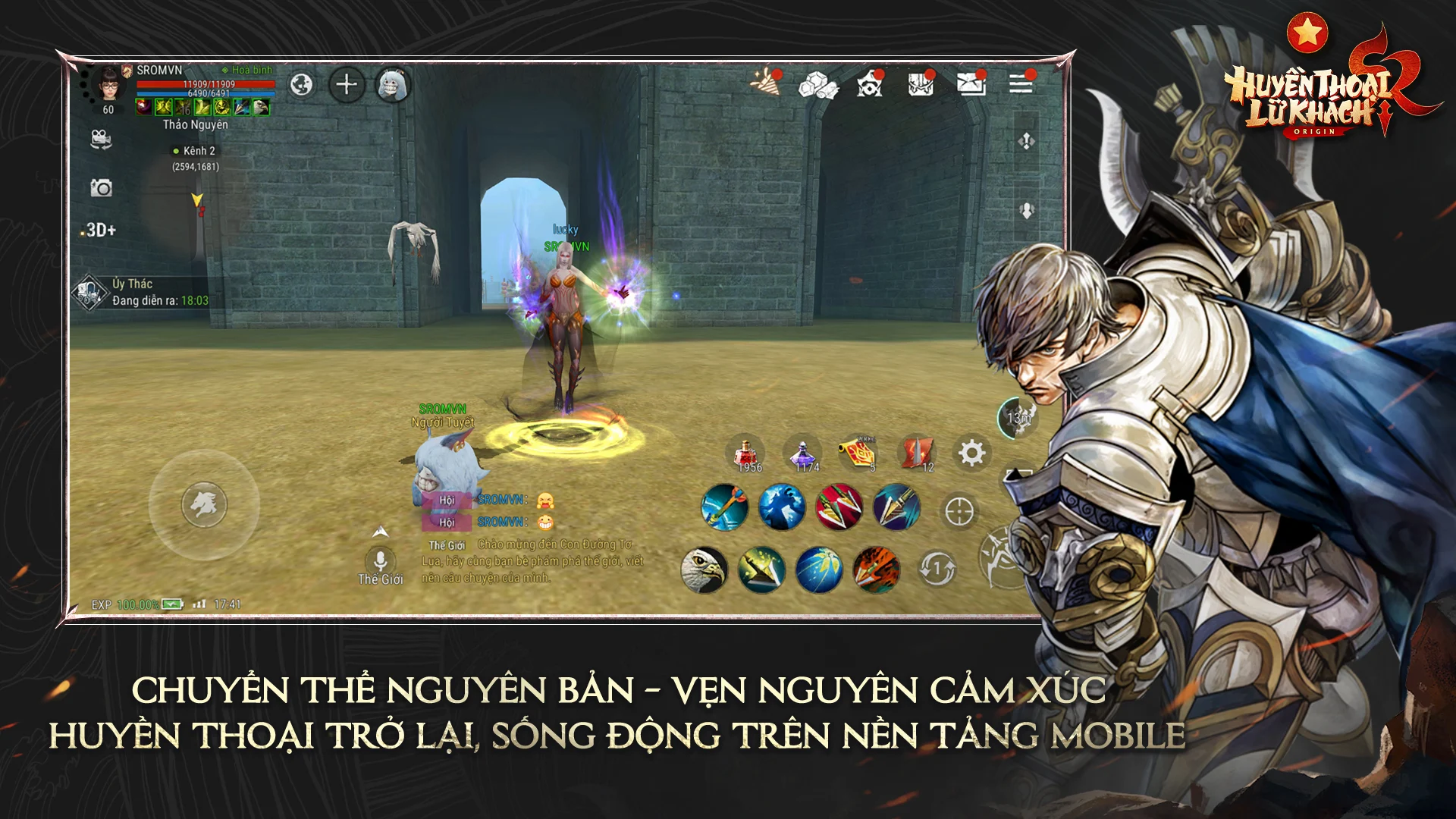Check the EXP 100.00% progress bar
This screenshot has width=1456, height=819.
[125, 605]
